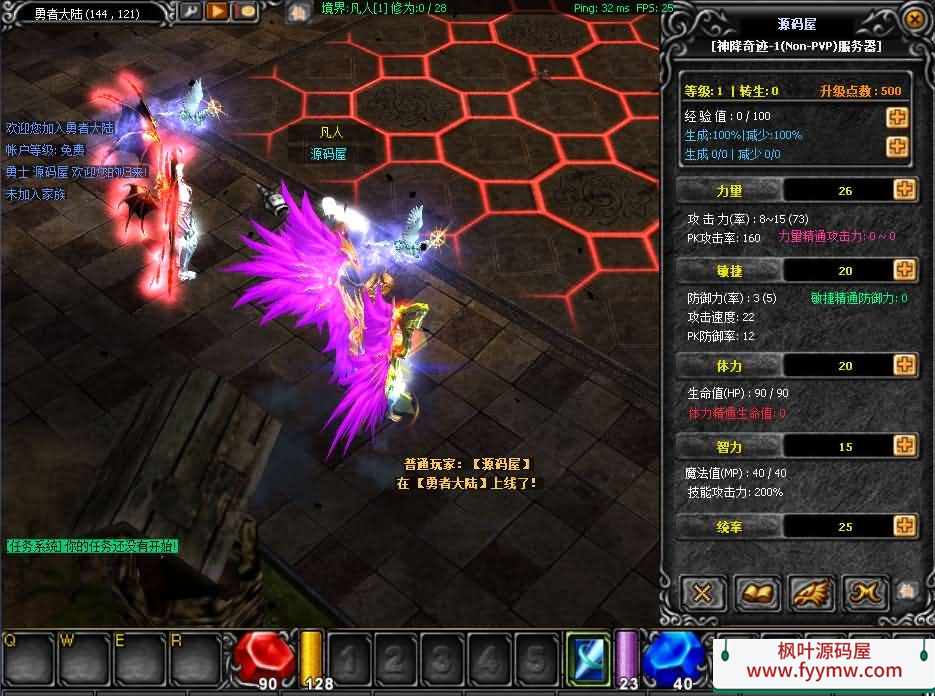
Task: Close the character stats panel with top X
Action: coord(913,19)
